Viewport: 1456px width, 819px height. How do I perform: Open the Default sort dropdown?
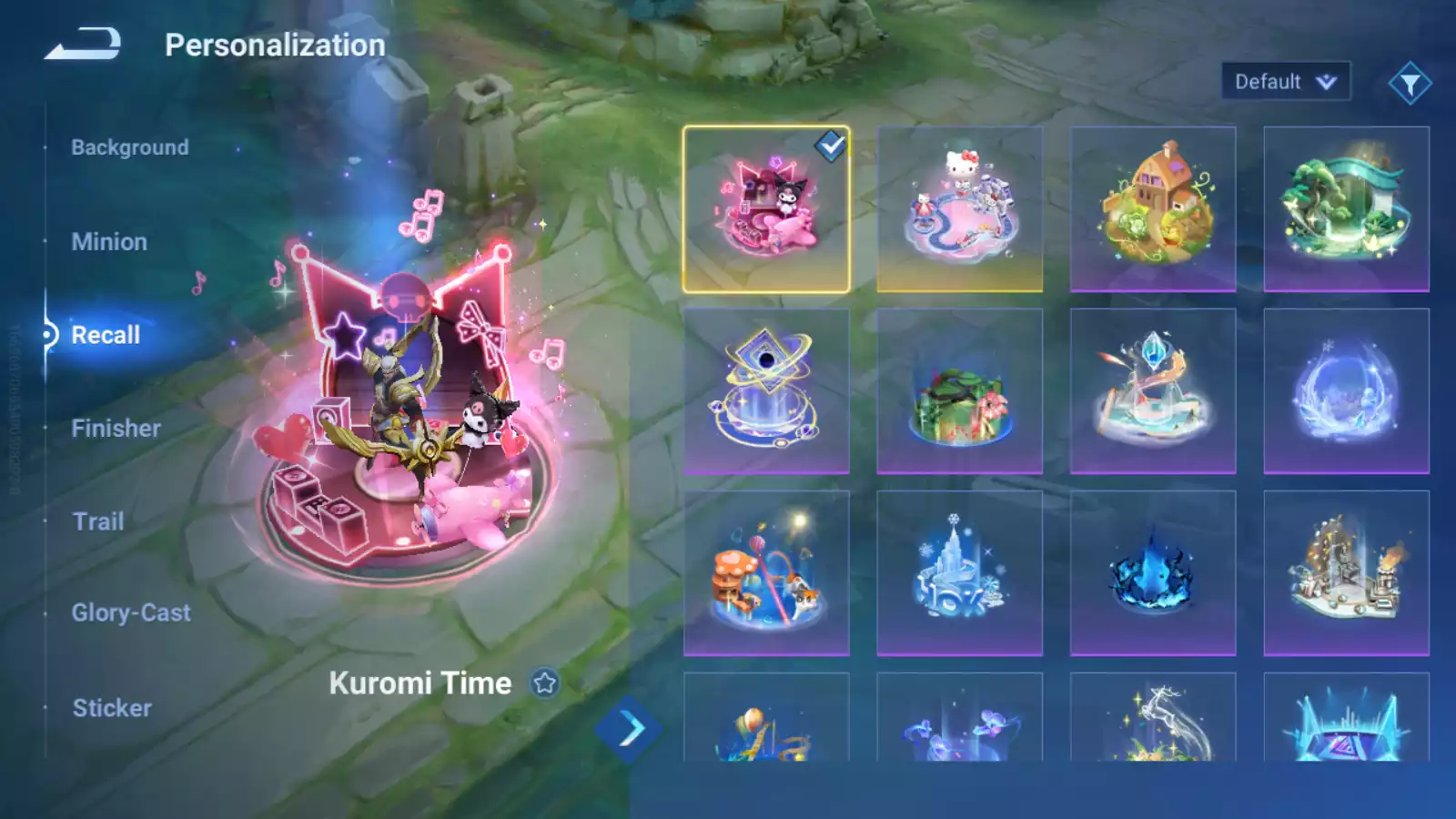[1285, 82]
